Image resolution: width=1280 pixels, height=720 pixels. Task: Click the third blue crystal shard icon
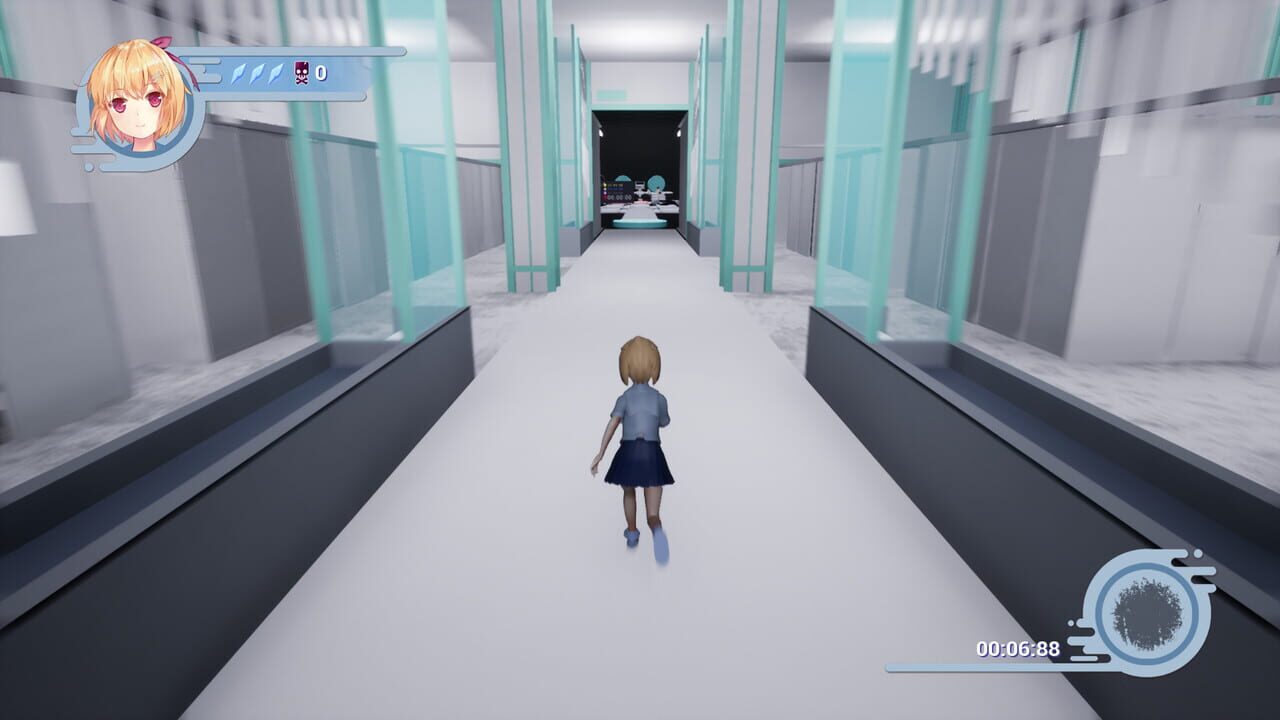[x=275, y=74]
